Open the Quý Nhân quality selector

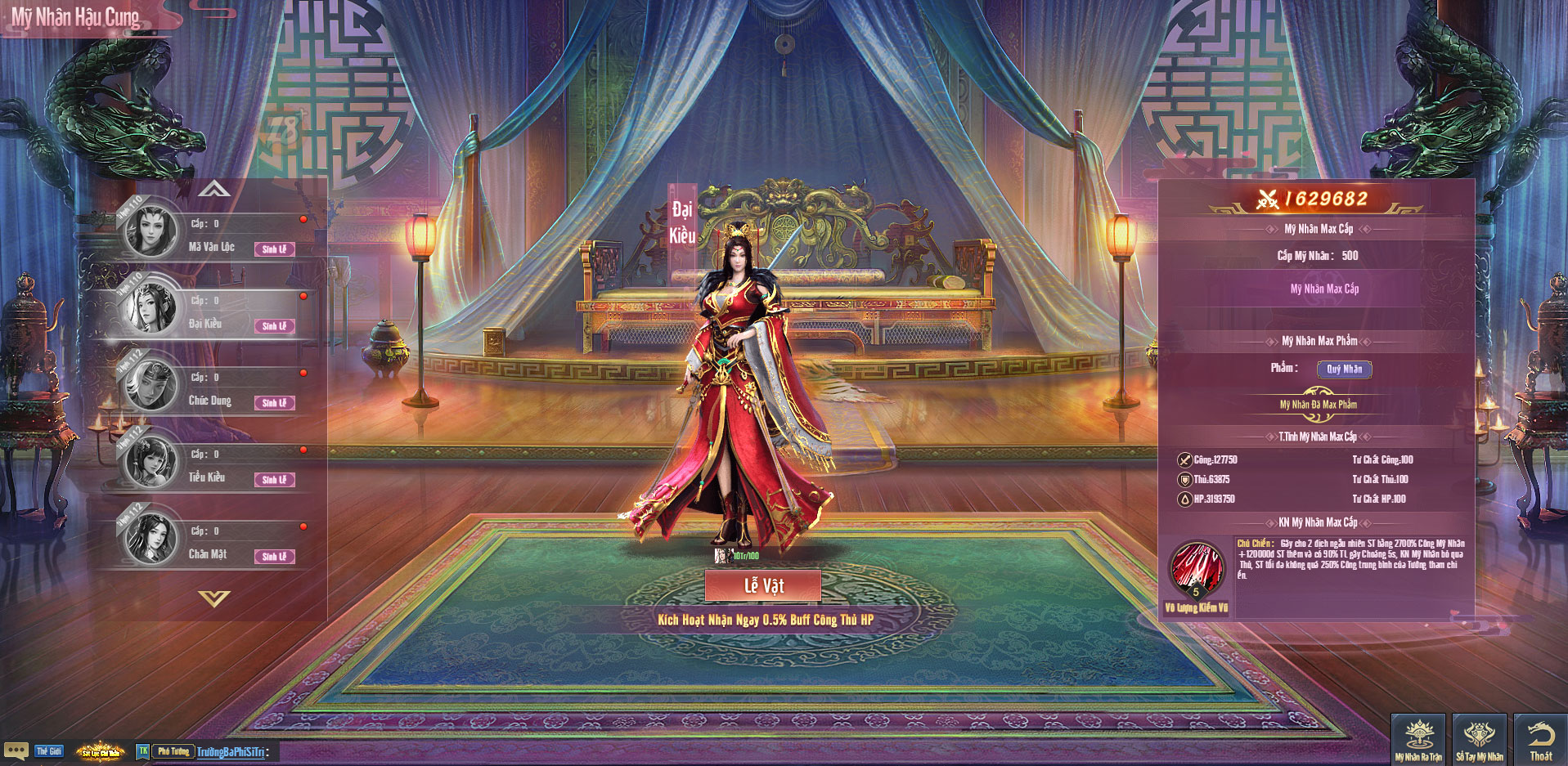[1346, 370]
